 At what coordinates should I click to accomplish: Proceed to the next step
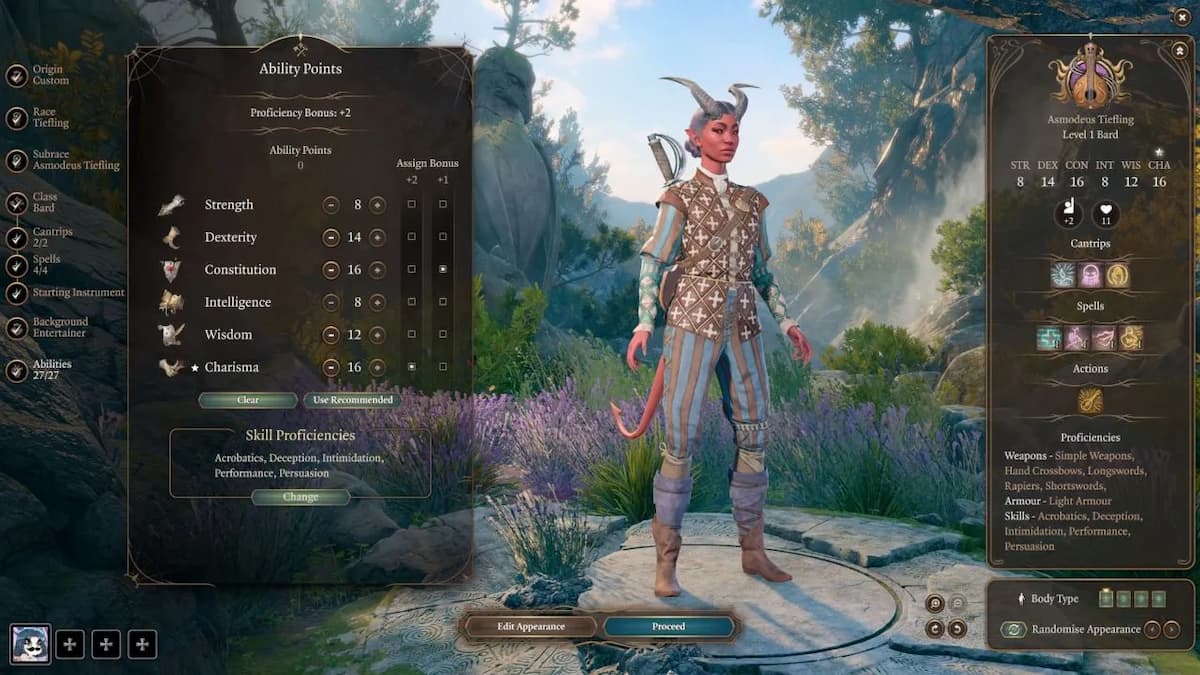coord(668,626)
